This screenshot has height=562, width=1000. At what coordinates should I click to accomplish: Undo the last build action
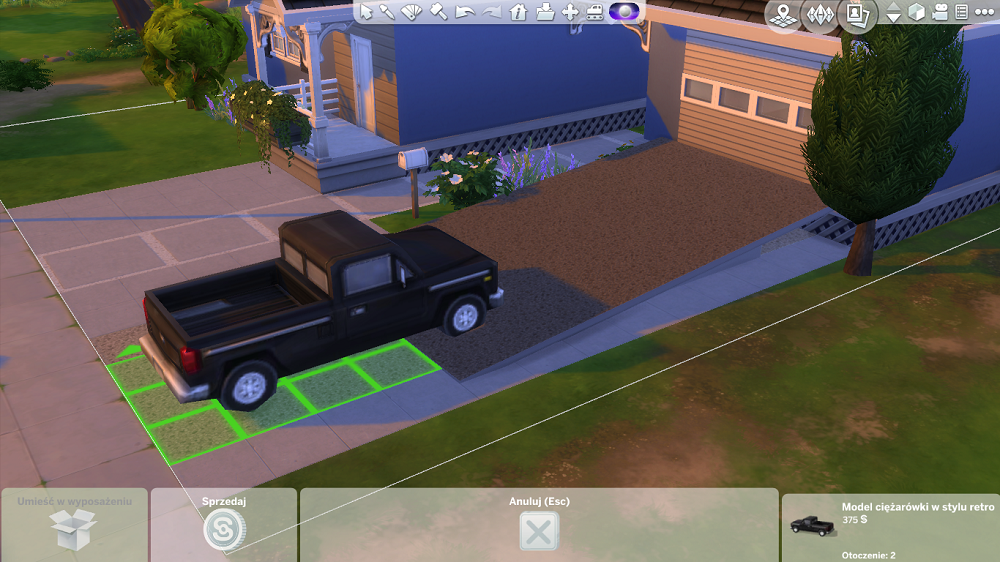click(x=464, y=12)
